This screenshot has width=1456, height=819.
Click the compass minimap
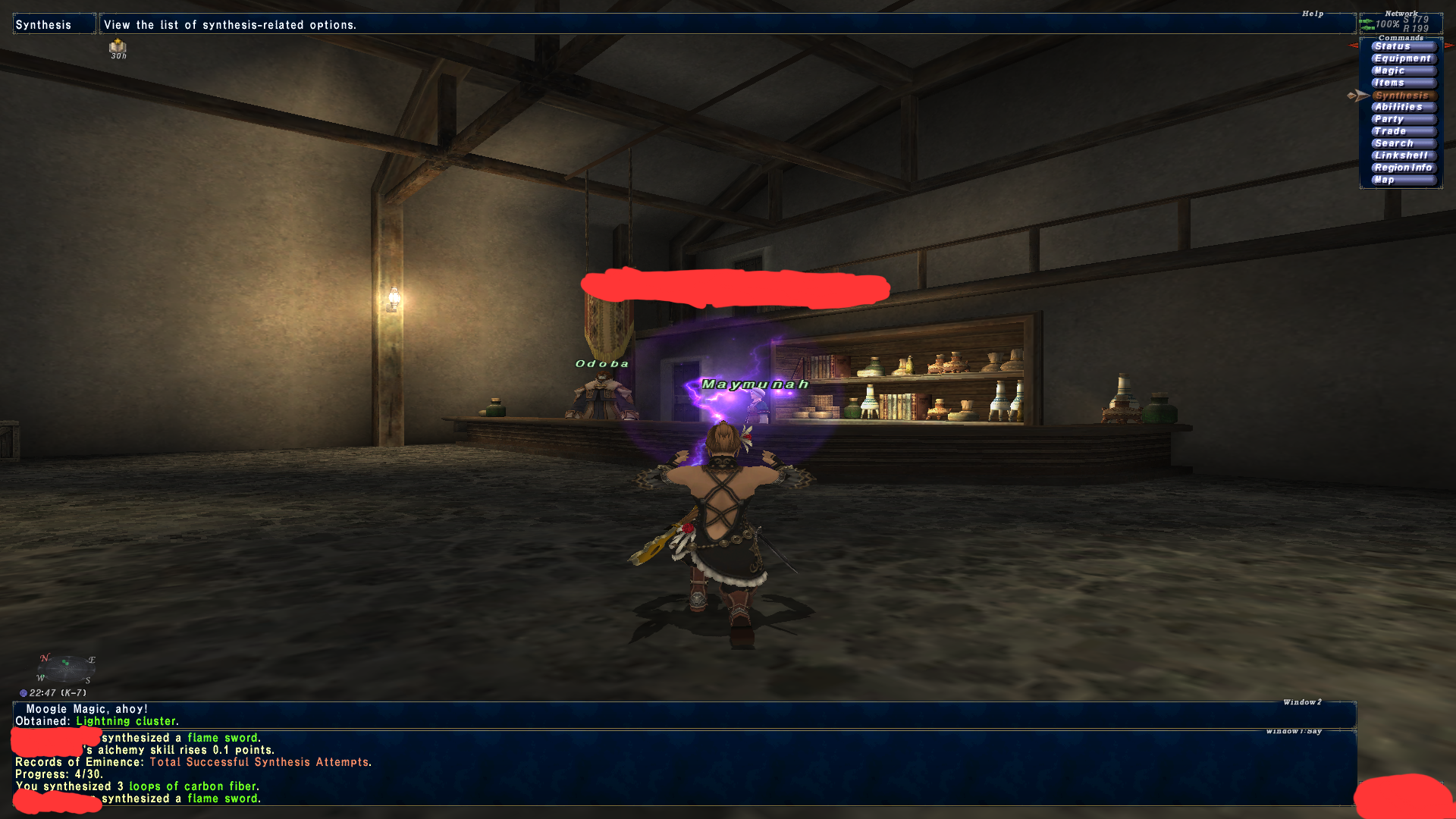click(66, 669)
